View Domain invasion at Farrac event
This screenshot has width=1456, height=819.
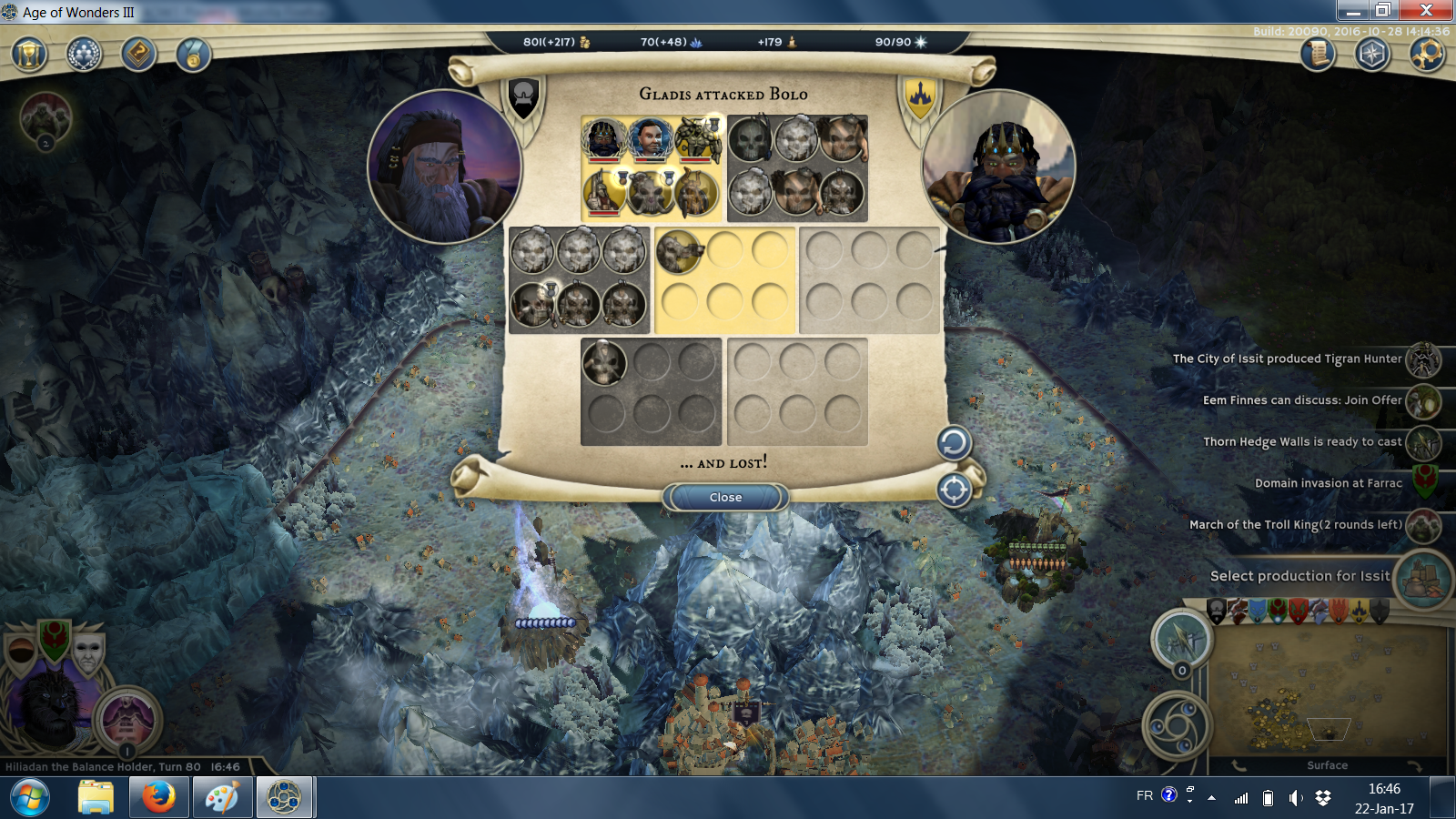[1328, 483]
